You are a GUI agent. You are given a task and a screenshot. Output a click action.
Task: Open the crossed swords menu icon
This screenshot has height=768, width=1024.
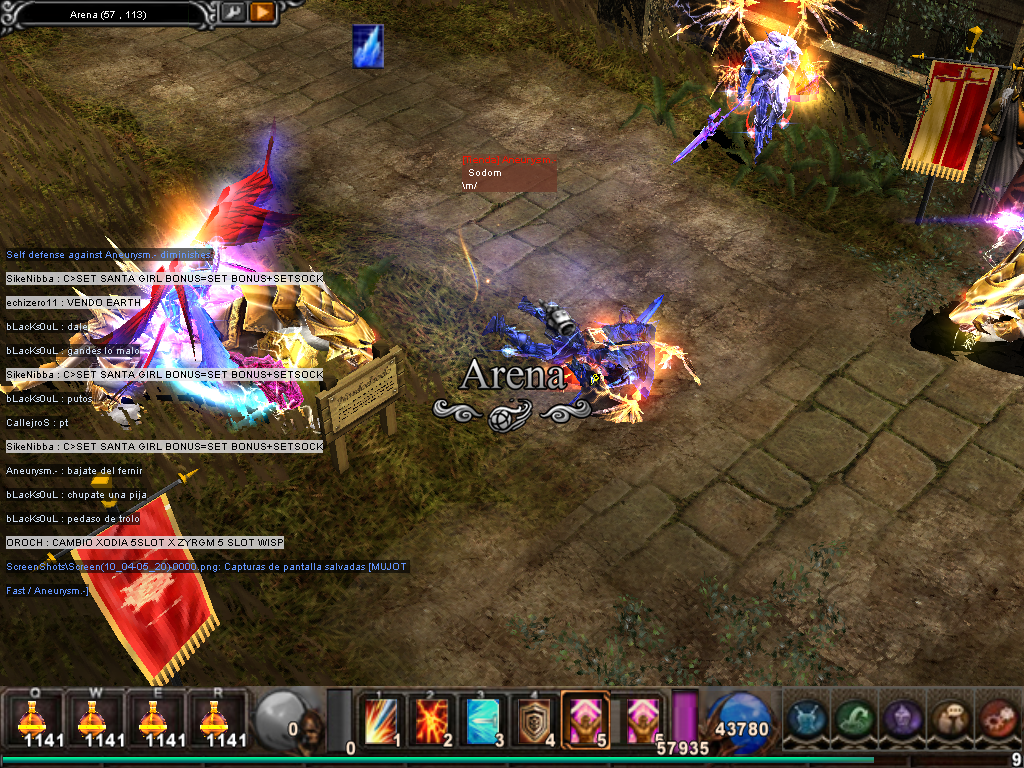point(806,719)
